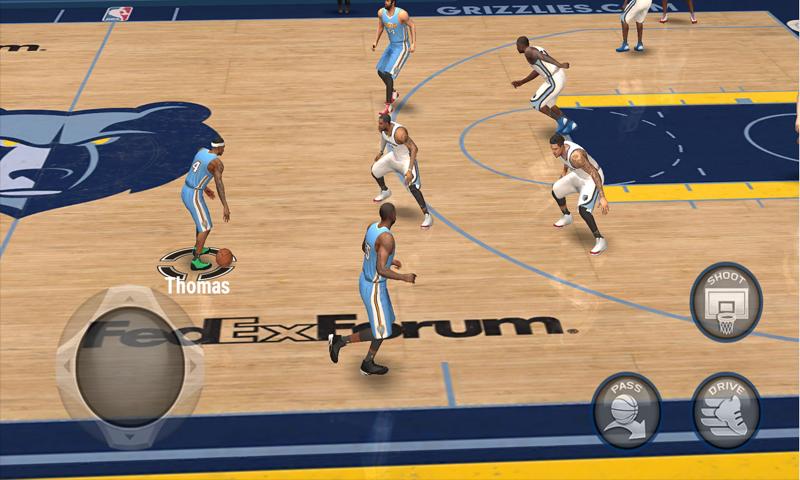This screenshot has height=480, width=800.
Task: Tap the Shoot button
Action: pos(726,301)
